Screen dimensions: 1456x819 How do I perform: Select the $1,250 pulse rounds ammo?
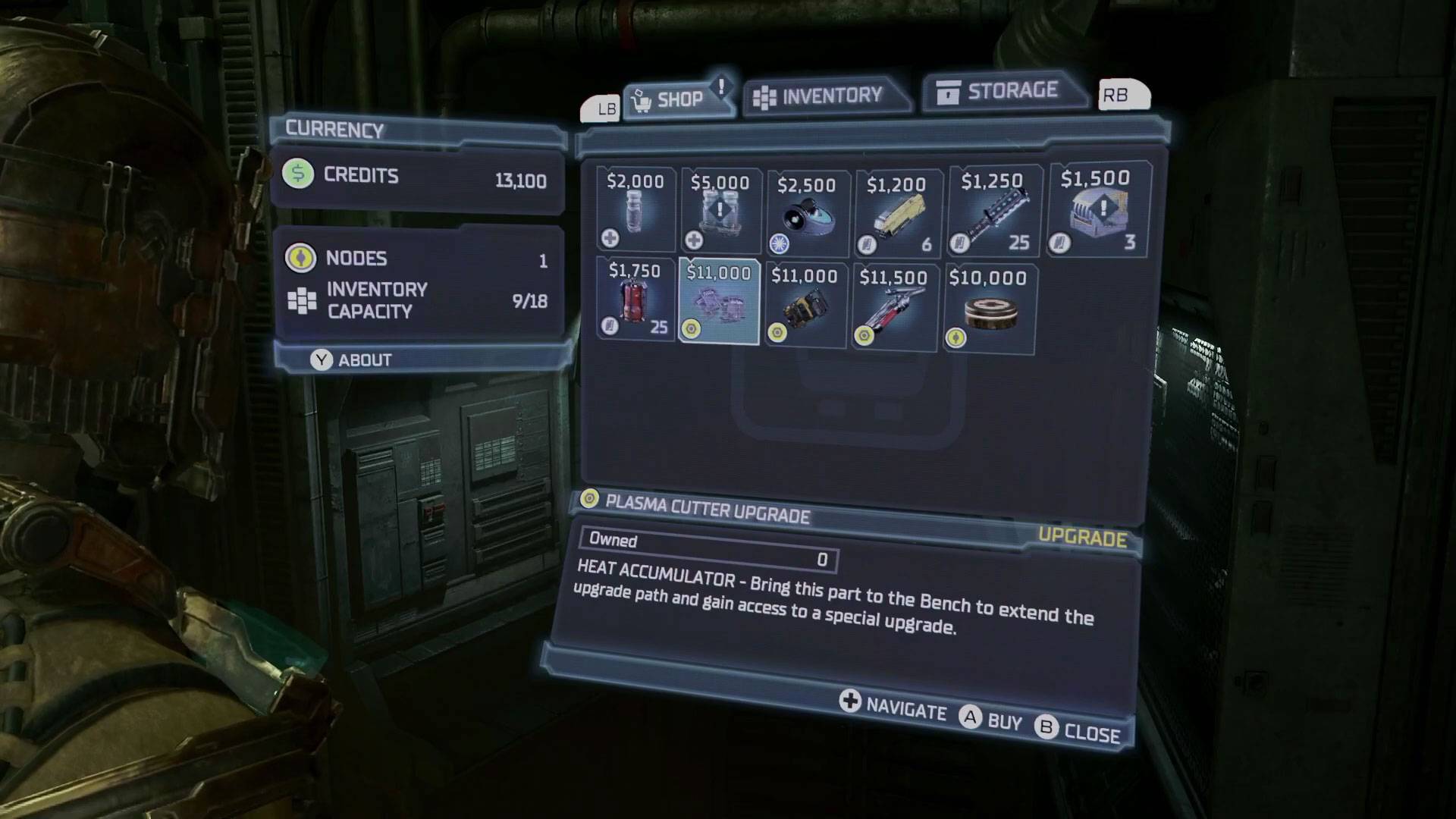tap(993, 212)
